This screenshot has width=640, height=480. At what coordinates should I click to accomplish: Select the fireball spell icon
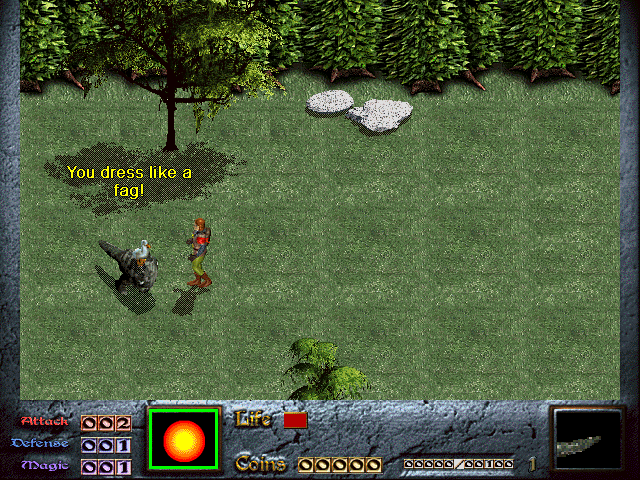(184, 439)
